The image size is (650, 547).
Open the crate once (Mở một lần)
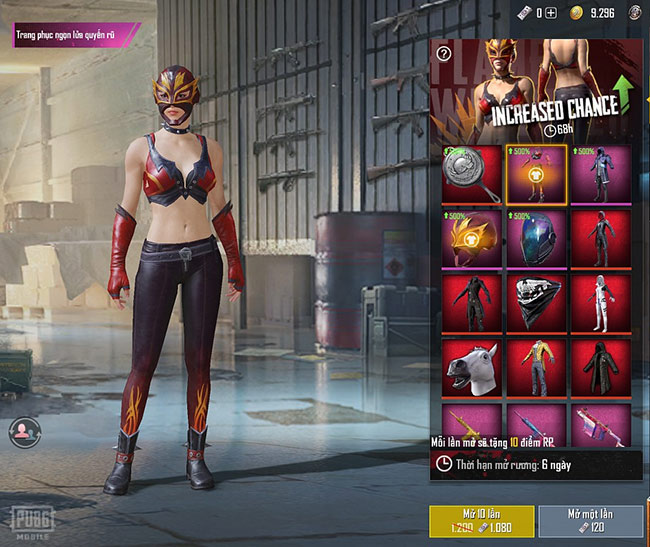tap(590, 522)
